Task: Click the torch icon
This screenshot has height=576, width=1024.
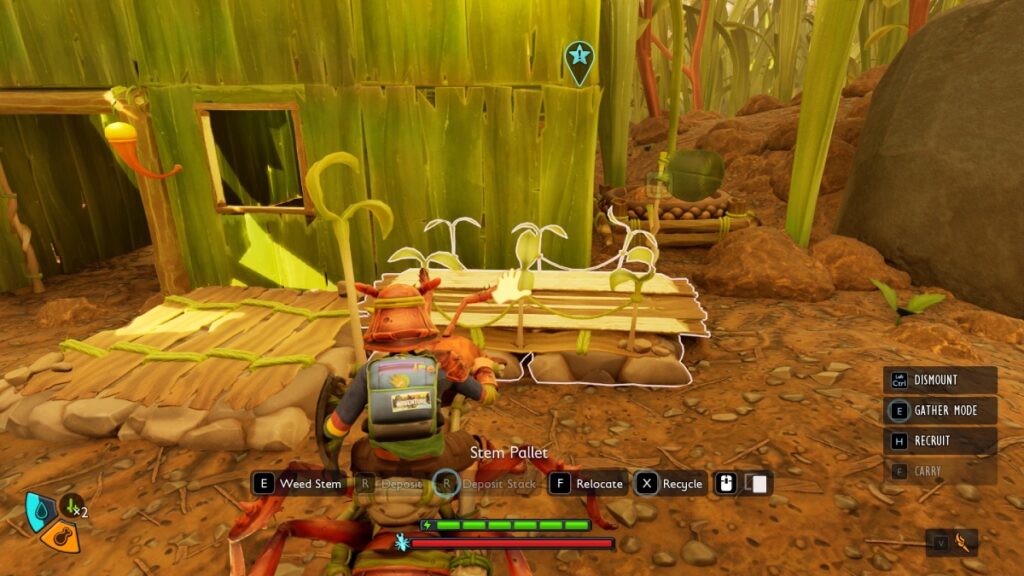Action: coord(964,542)
